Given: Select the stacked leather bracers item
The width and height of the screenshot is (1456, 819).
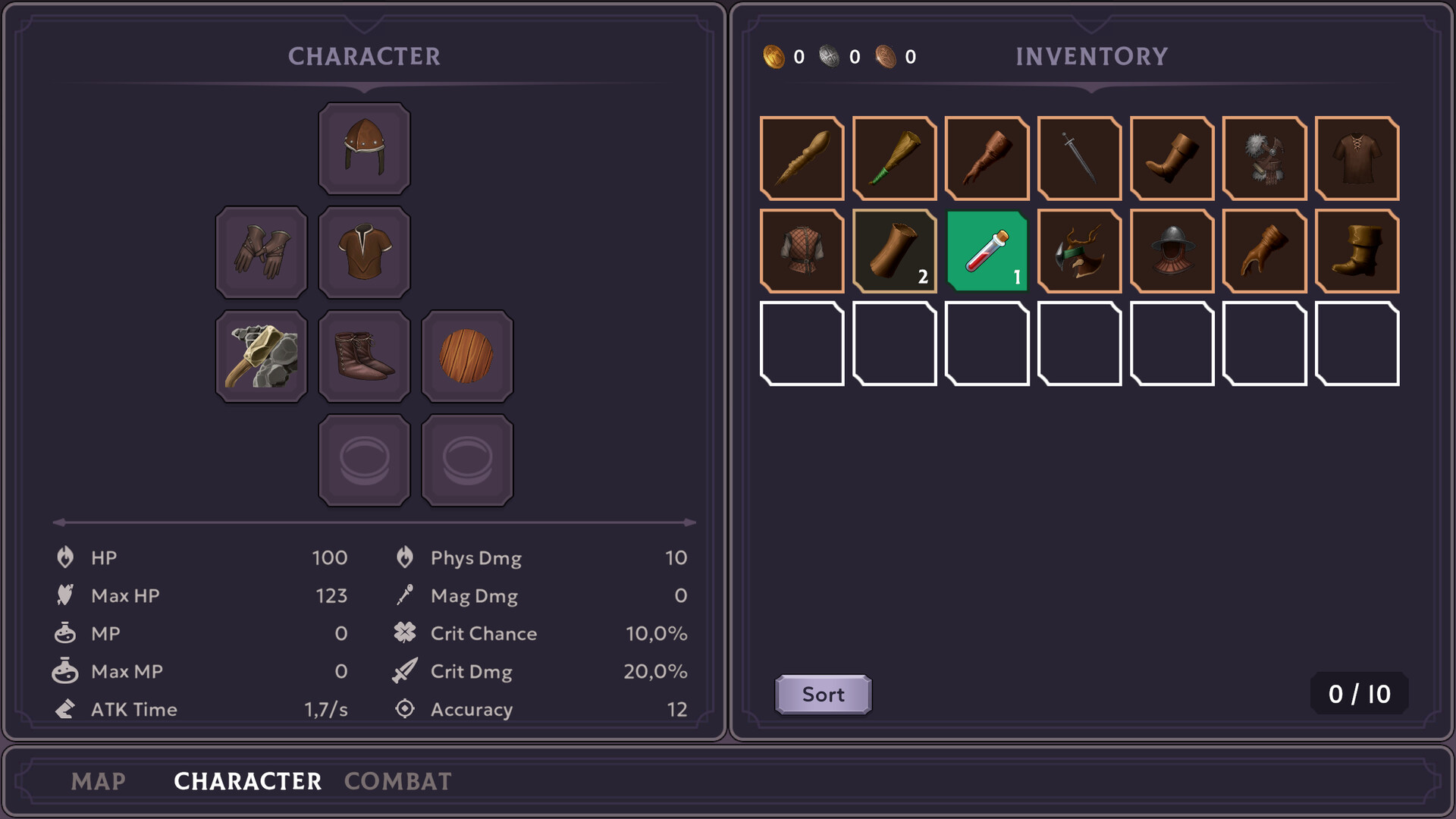Looking at the screenshot, I should point(894,250).
